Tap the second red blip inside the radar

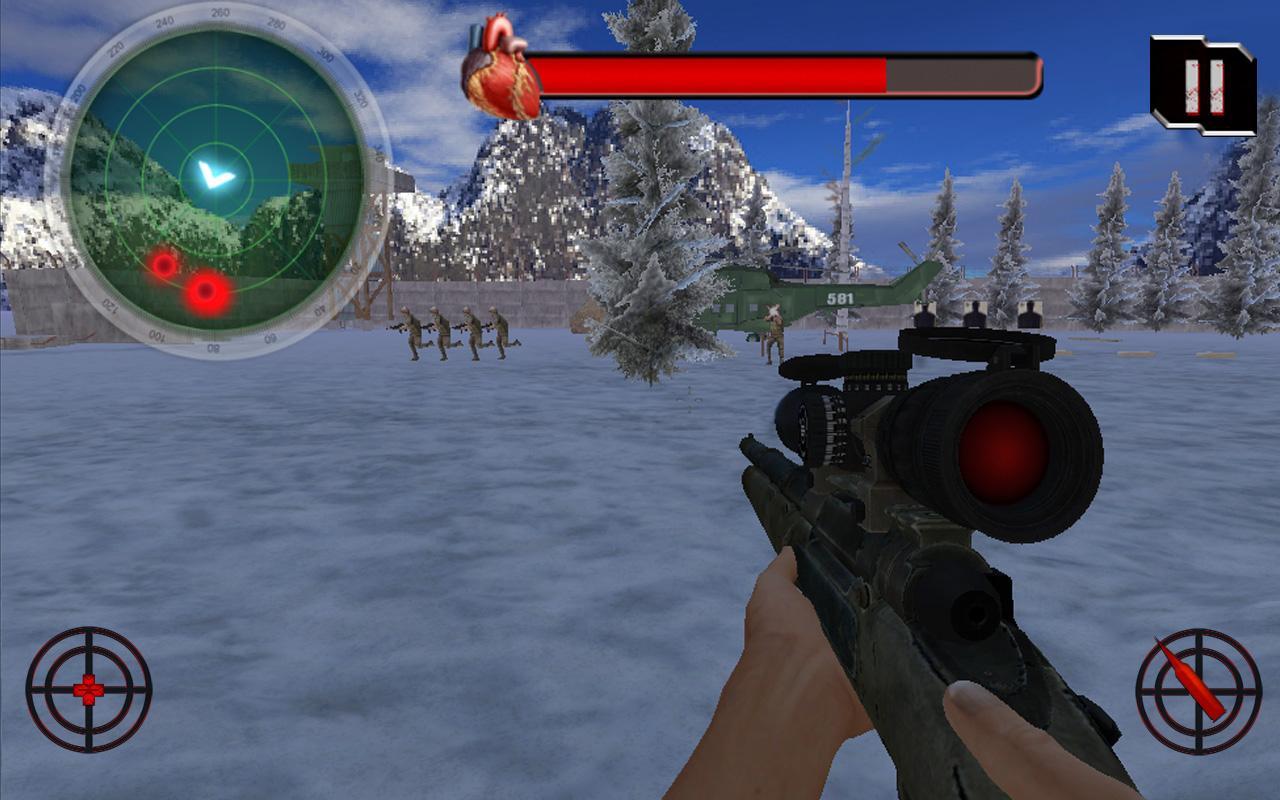[x=163, y=265]
